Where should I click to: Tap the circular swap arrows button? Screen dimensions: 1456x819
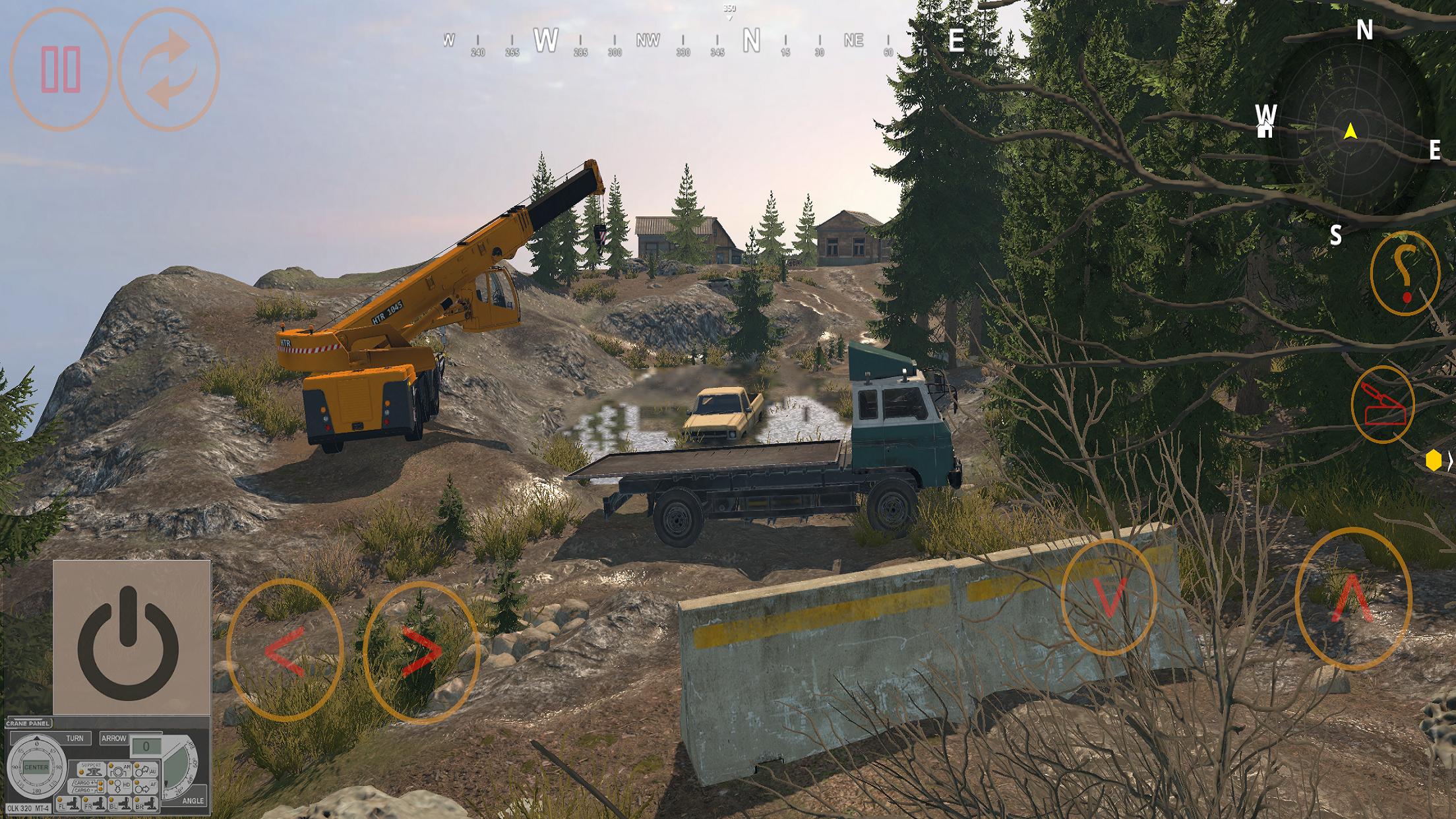(168, 69)
